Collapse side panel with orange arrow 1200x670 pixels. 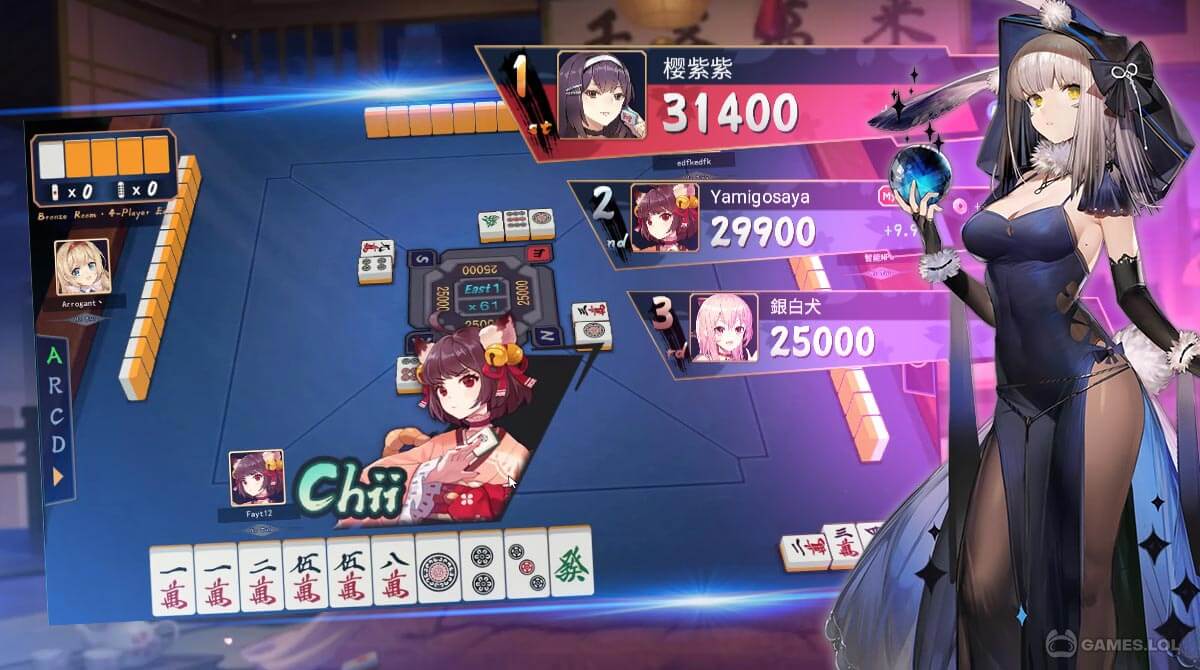[x=58, y=476]
